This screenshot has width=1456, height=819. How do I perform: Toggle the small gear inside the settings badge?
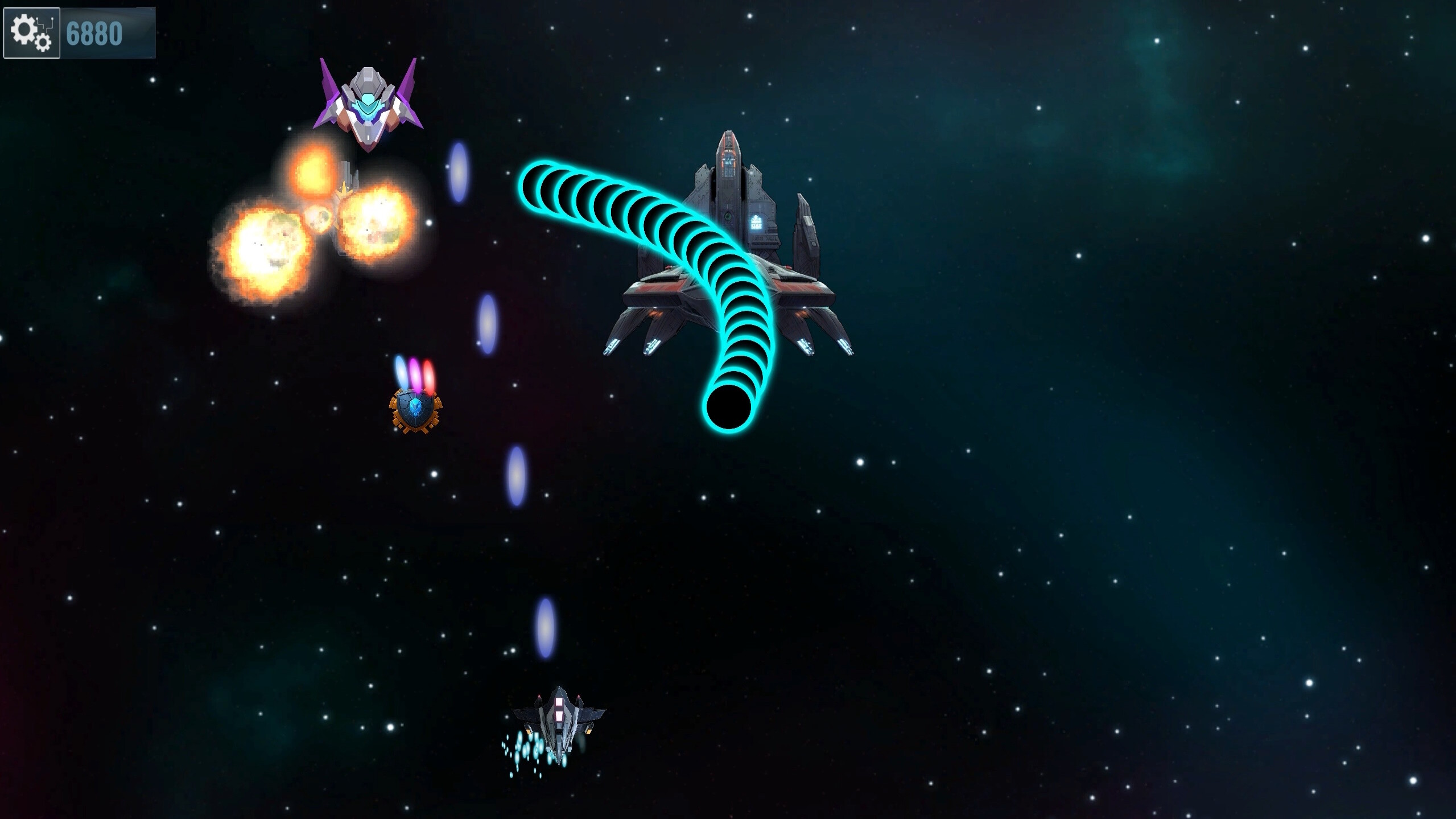click(x=43, y=43)
